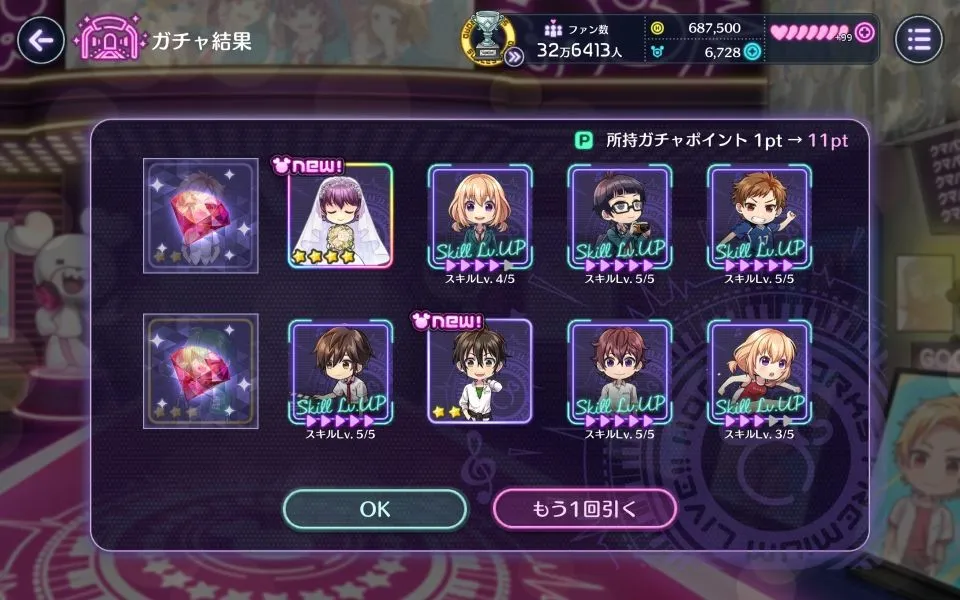
Task: Go back using the arrow button
Action: pyautogui.click(x=40, y=40)
